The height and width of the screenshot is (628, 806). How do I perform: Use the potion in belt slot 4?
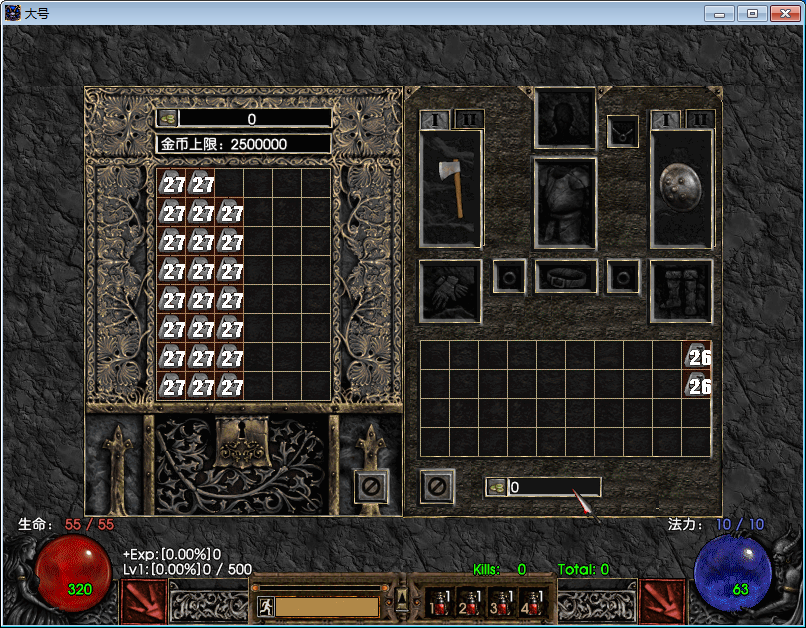(x=529, y=601)
